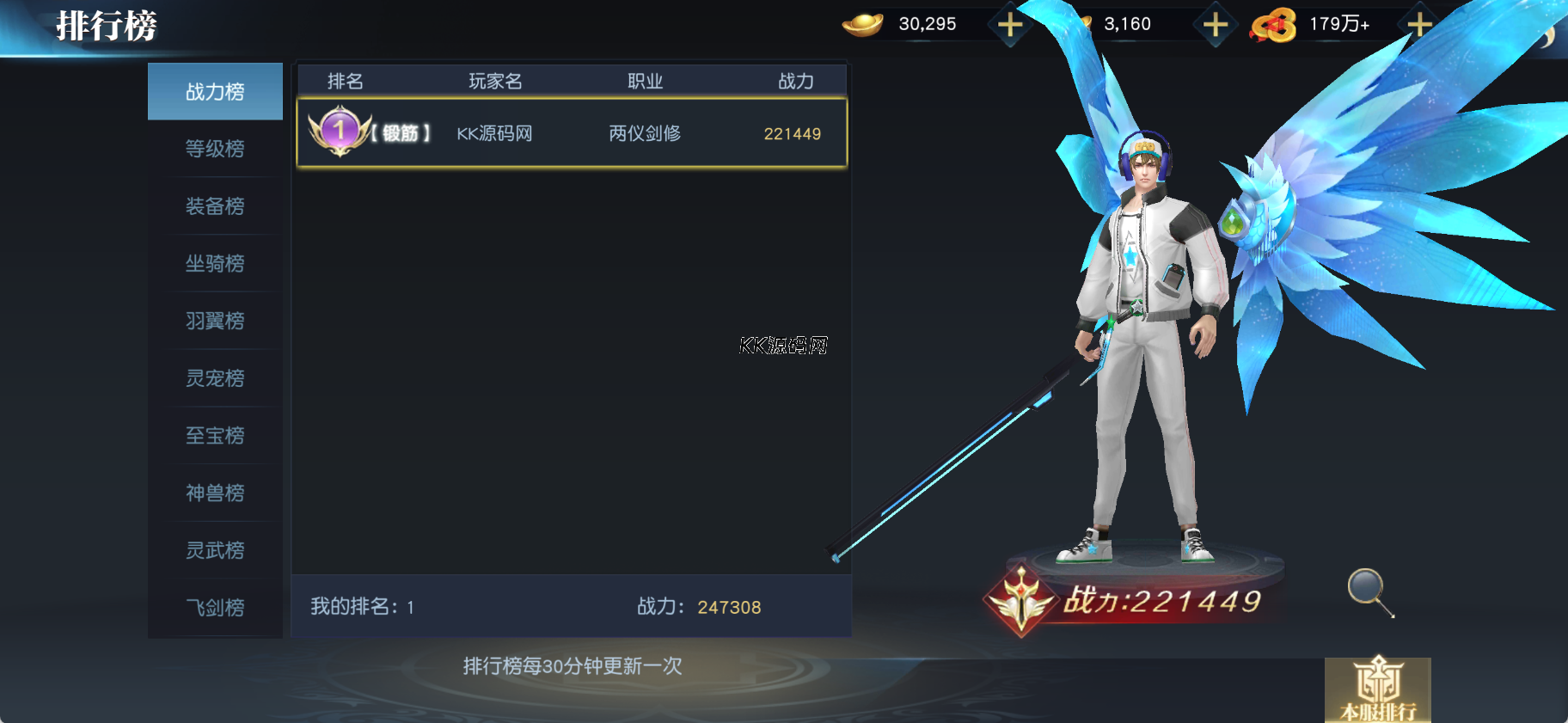Add currency with plus next to 179万+
Screen dimensions: 1568x723
point(1419,24)
